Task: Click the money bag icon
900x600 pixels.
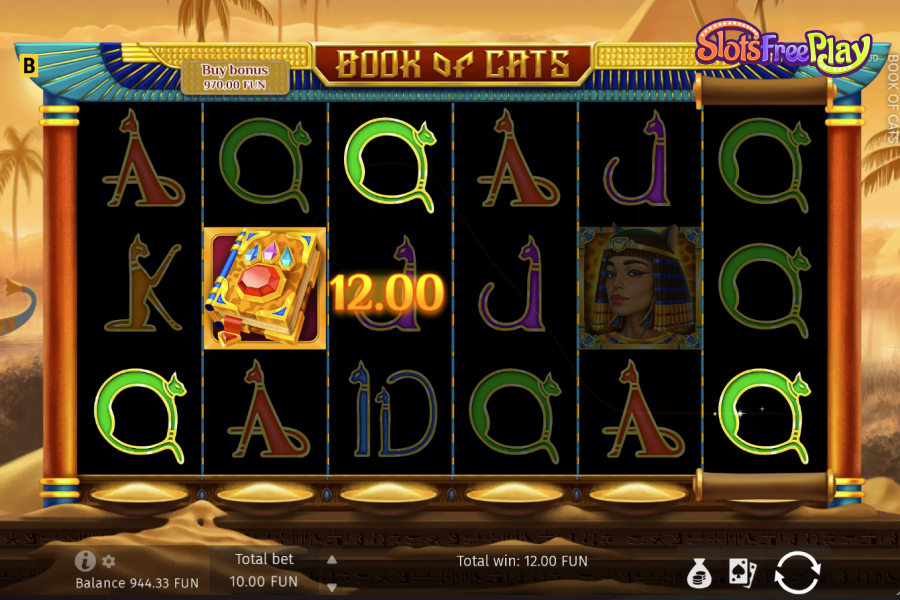Action: pyautogui.click(x=699, y=573)
